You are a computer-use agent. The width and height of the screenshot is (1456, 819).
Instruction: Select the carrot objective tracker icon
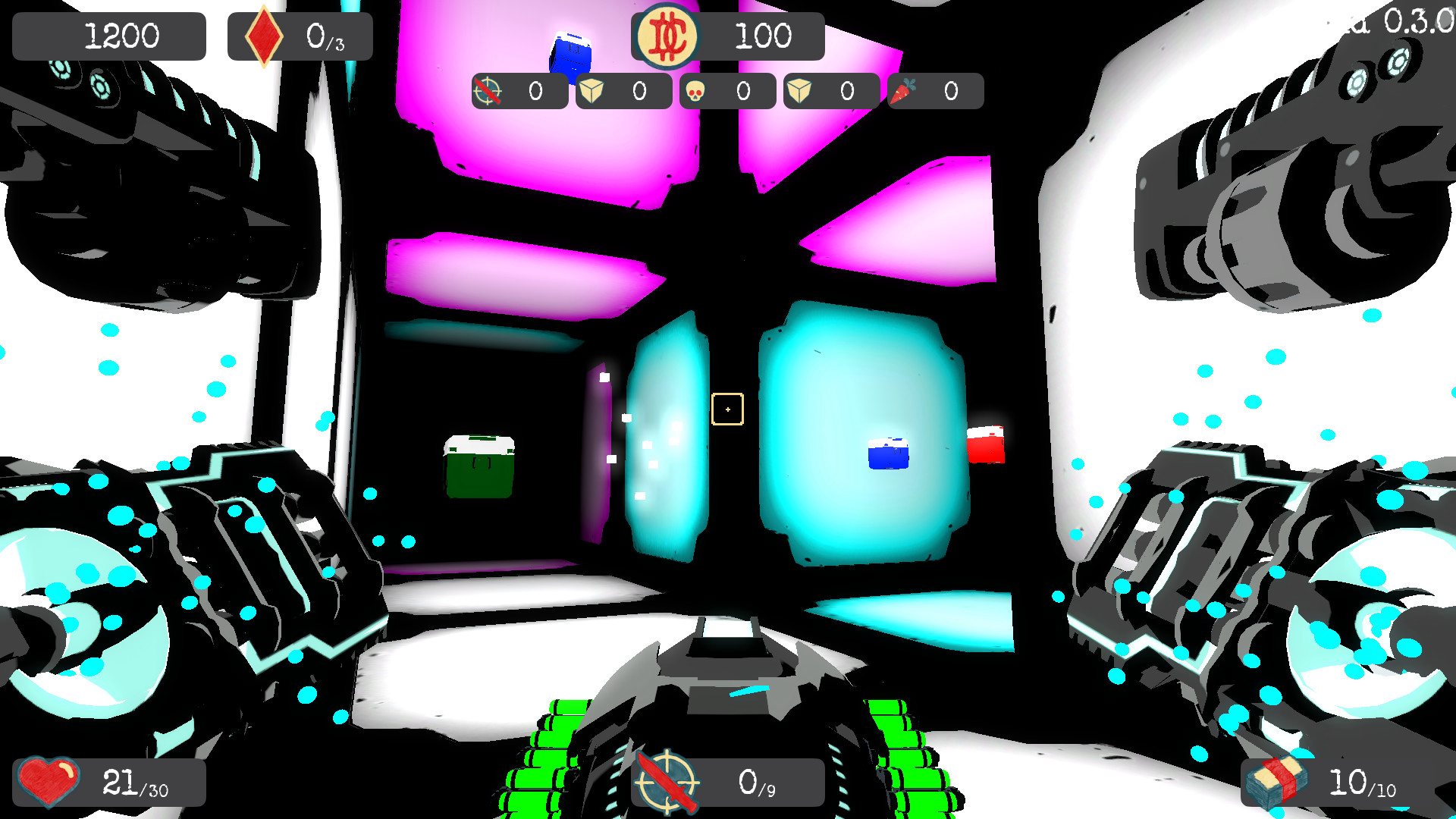coord(902,92)
